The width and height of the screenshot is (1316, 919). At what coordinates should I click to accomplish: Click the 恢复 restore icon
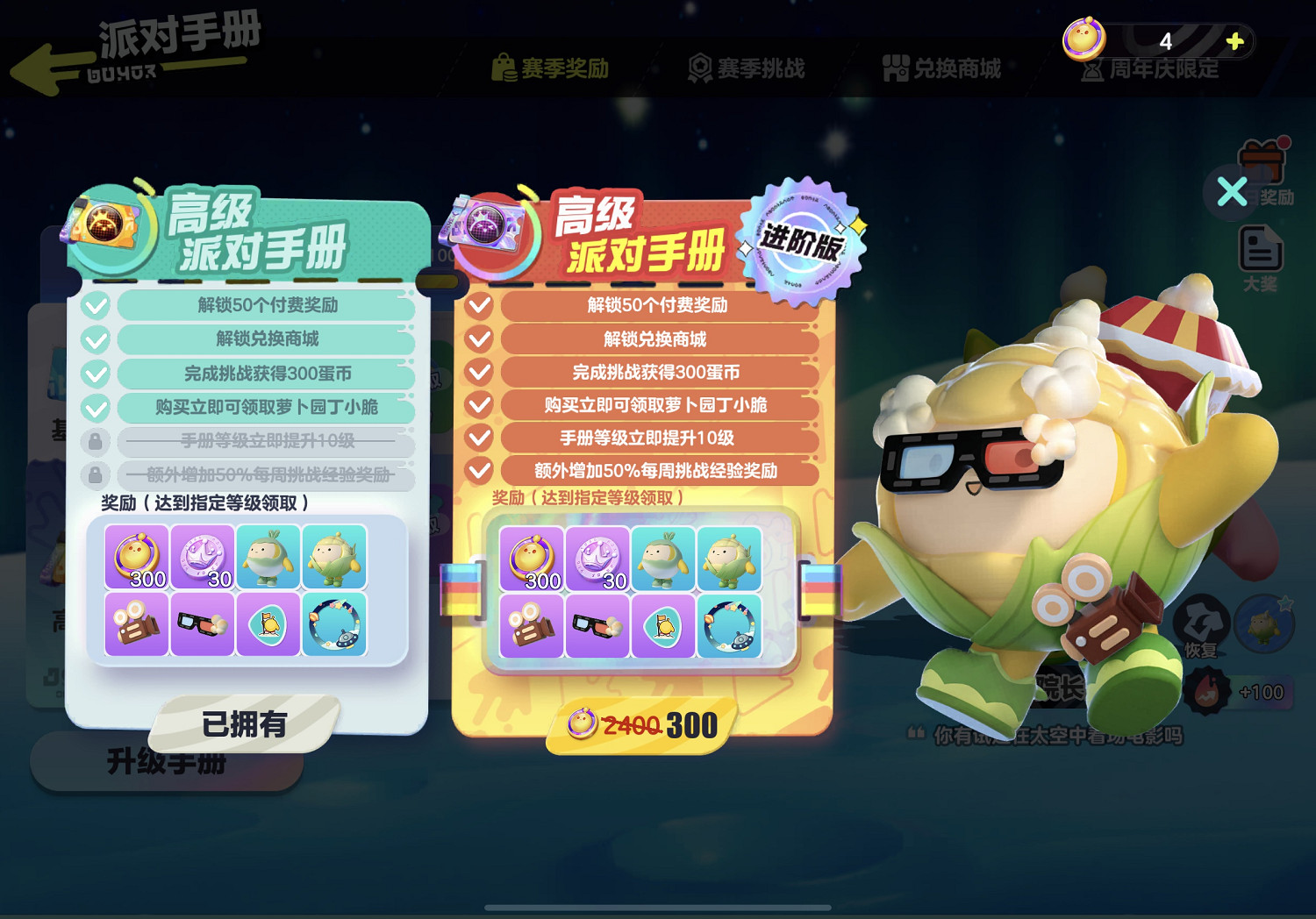(x=1204, y=621)
